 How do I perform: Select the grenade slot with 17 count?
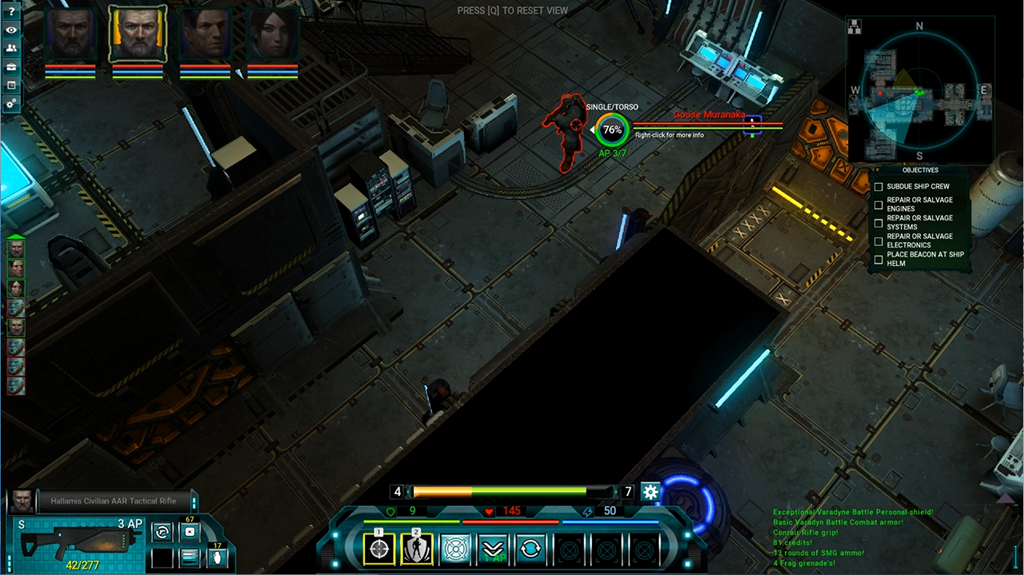214,557
